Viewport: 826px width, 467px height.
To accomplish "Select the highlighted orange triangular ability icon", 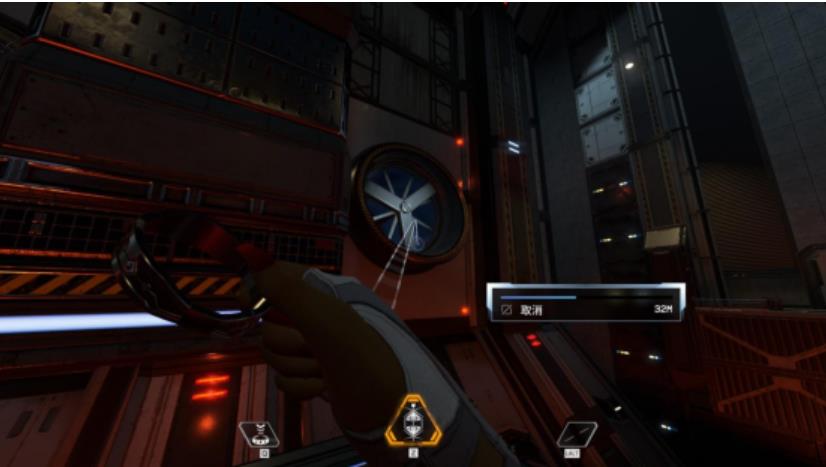I will [411, 423].
